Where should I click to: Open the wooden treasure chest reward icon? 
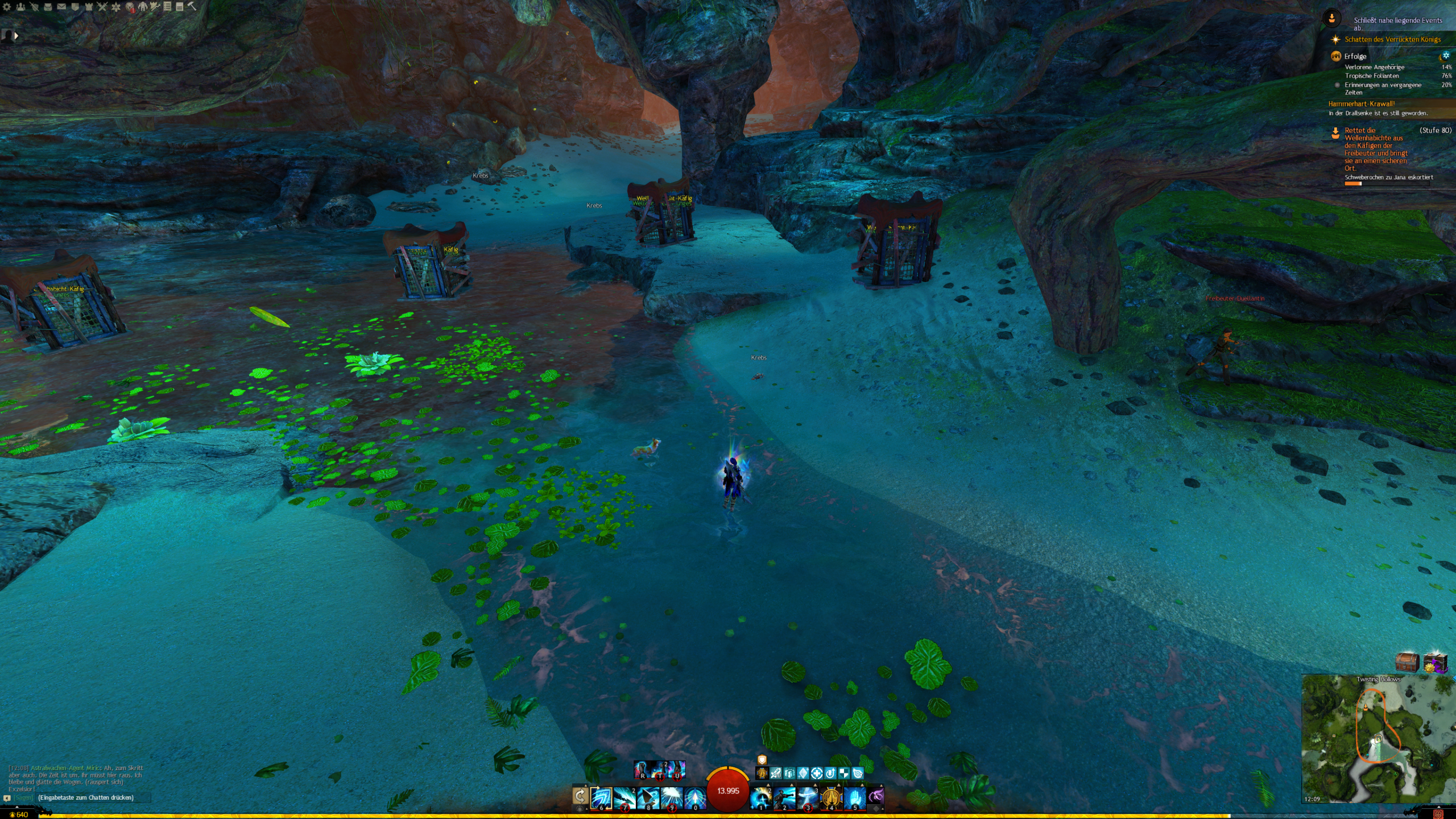[x=1407, y=663]
